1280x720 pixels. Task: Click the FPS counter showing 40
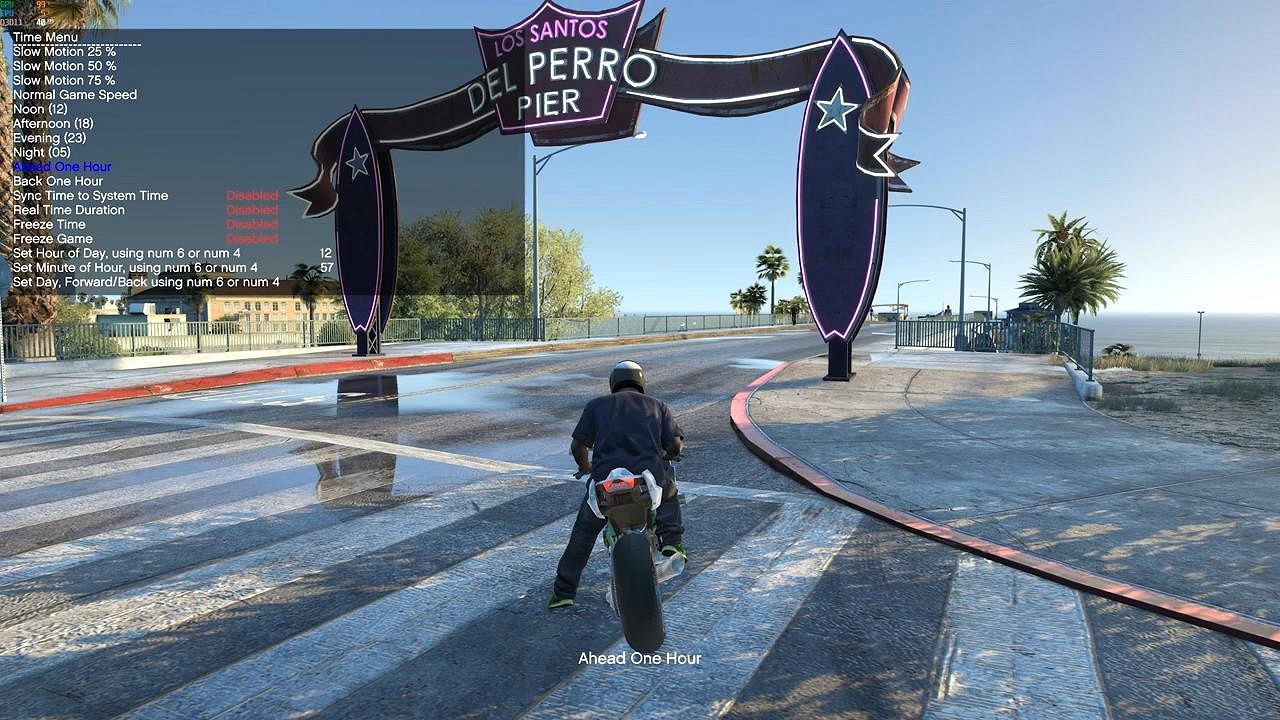point(41,21)
